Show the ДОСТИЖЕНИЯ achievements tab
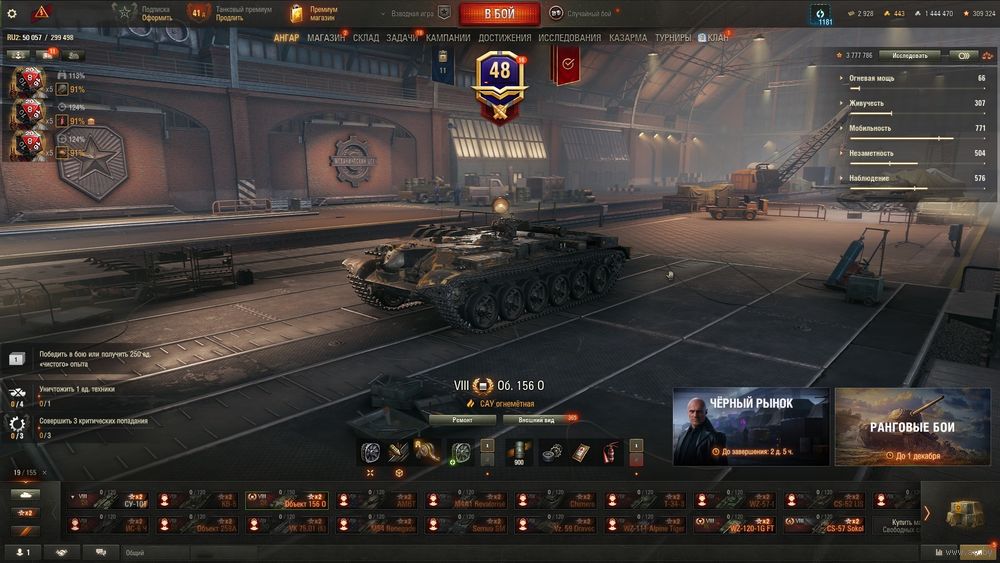Screen dimensions: 1000x563 (x=505, y=38)
